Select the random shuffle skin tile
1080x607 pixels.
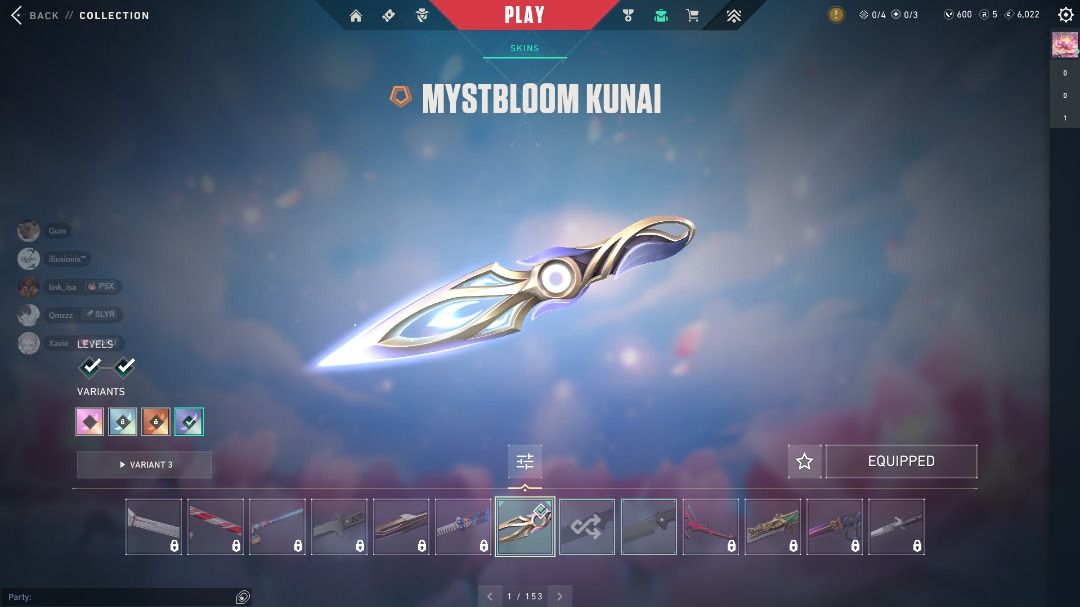coord(587,527)
